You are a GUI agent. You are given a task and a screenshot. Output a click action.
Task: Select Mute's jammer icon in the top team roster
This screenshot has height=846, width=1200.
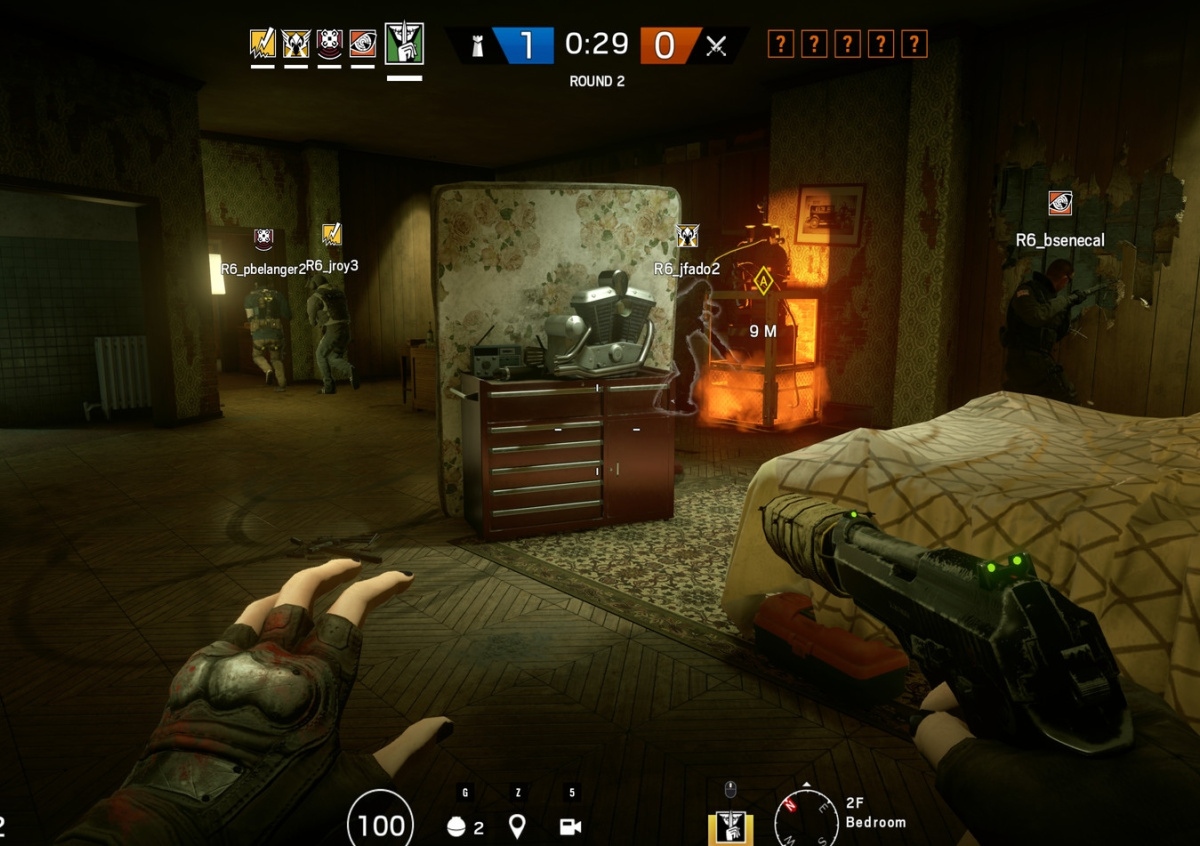[x=330, y=44]
